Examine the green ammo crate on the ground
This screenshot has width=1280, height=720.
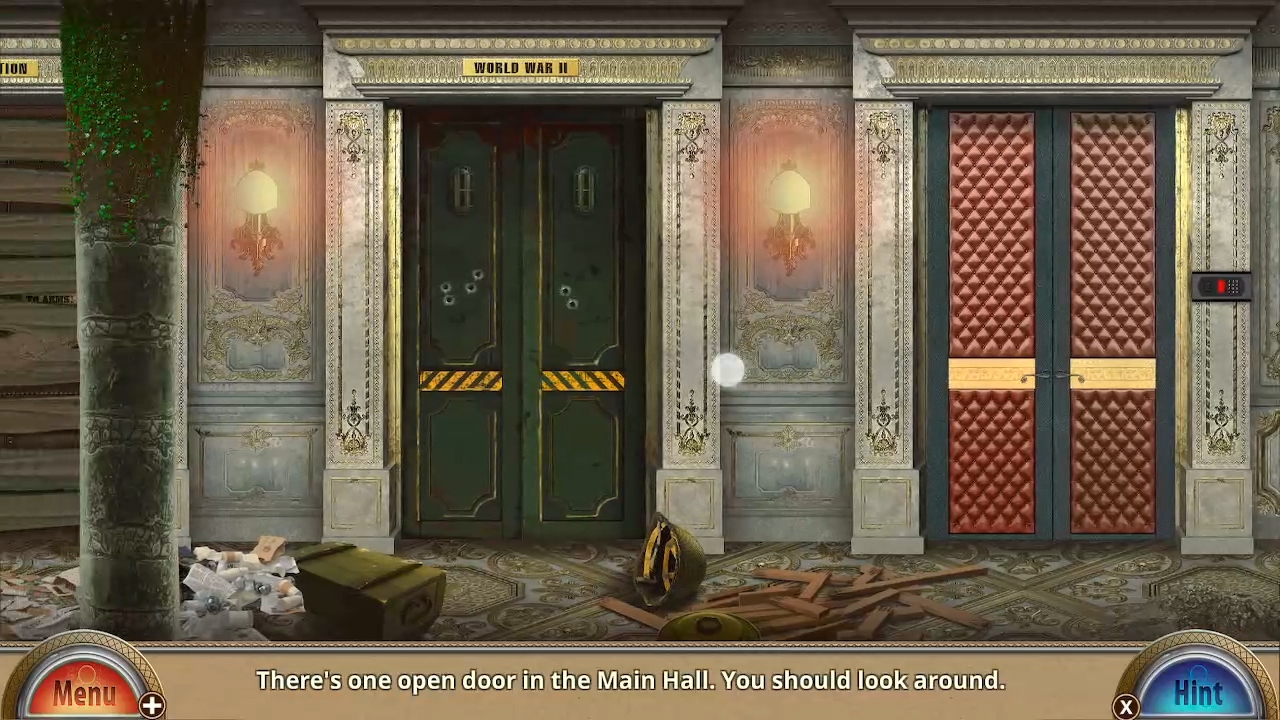tap(370, 585)
